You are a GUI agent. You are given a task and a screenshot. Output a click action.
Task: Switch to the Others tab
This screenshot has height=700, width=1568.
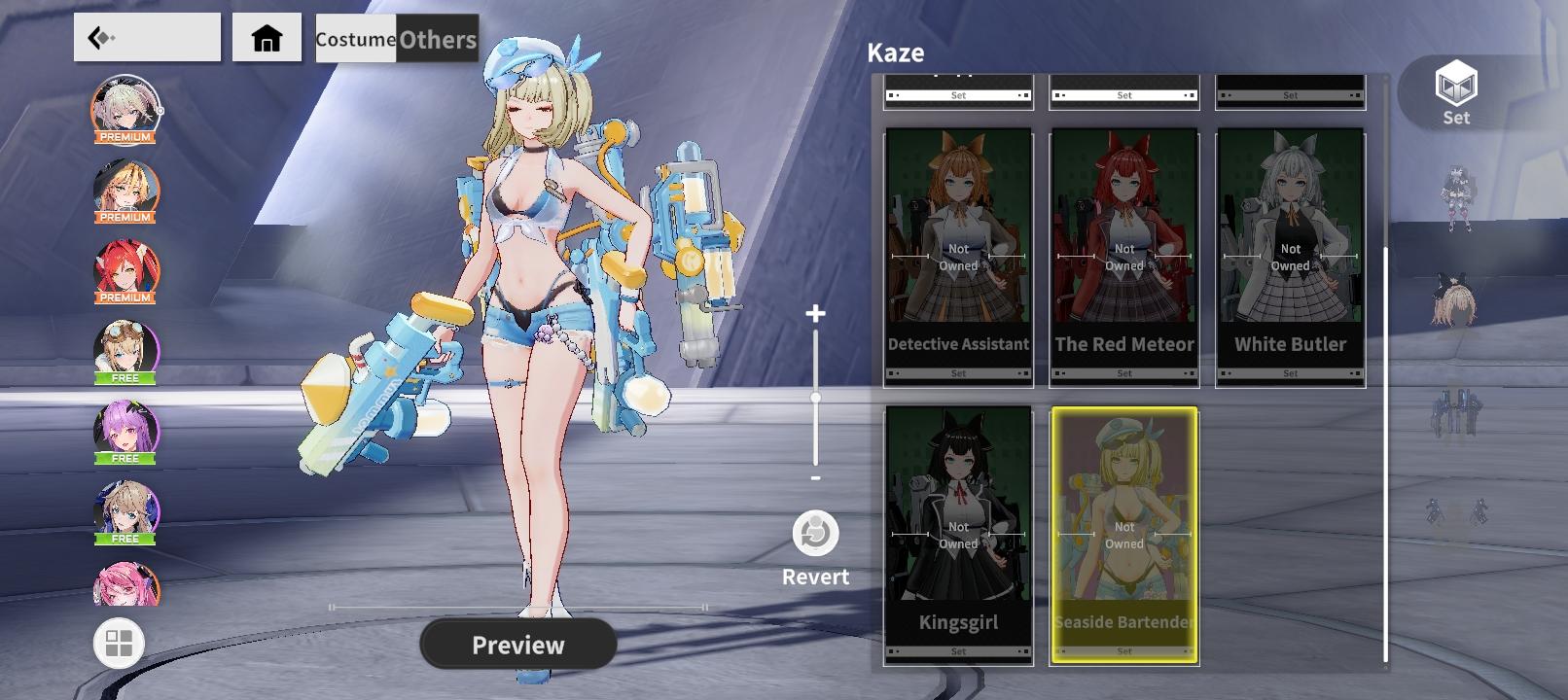point(435,41)
